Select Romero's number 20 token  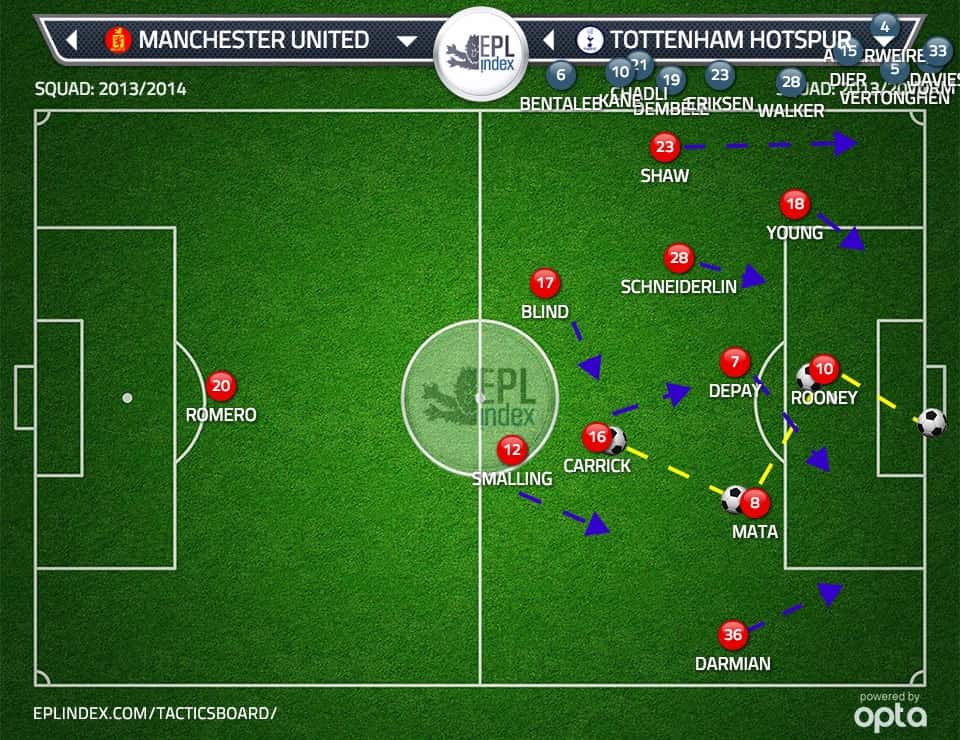pos(221,386)
